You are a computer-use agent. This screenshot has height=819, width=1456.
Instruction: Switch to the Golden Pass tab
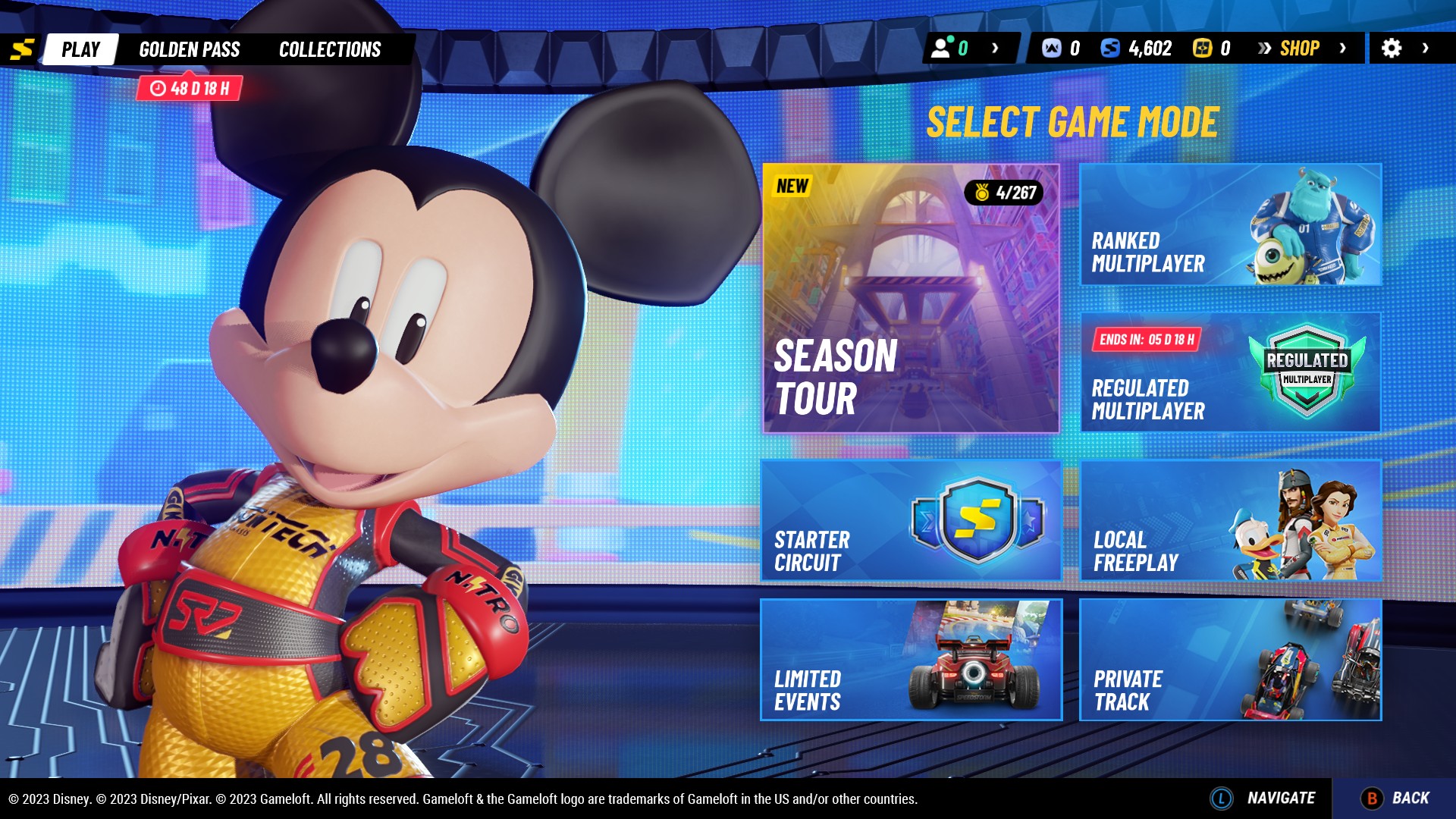click(x=190, y=49)
